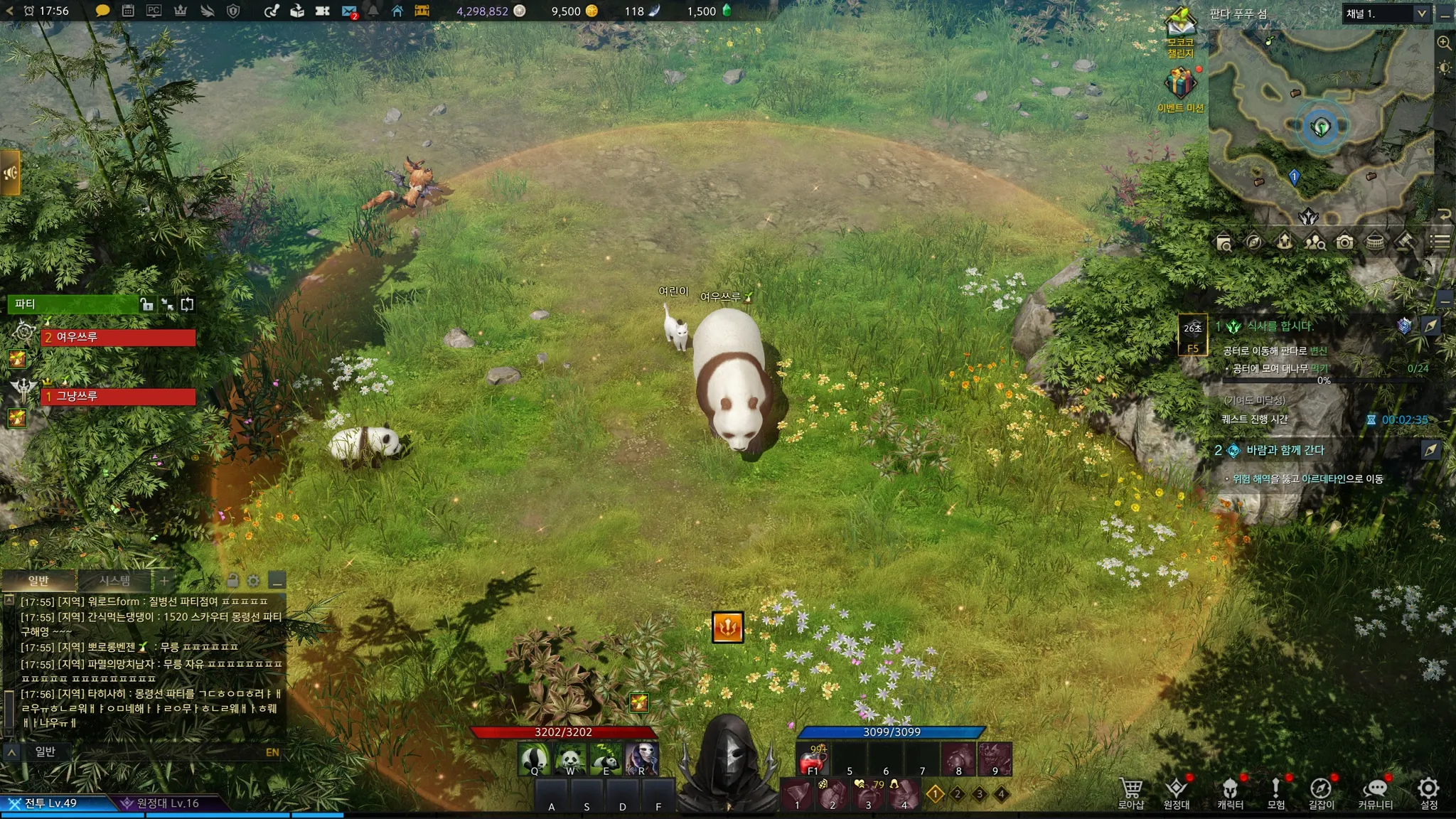Select the 식사를 합시다 quest tracker entry
This screenshot has height=819, width=1456.
[x=1280, y=326]
